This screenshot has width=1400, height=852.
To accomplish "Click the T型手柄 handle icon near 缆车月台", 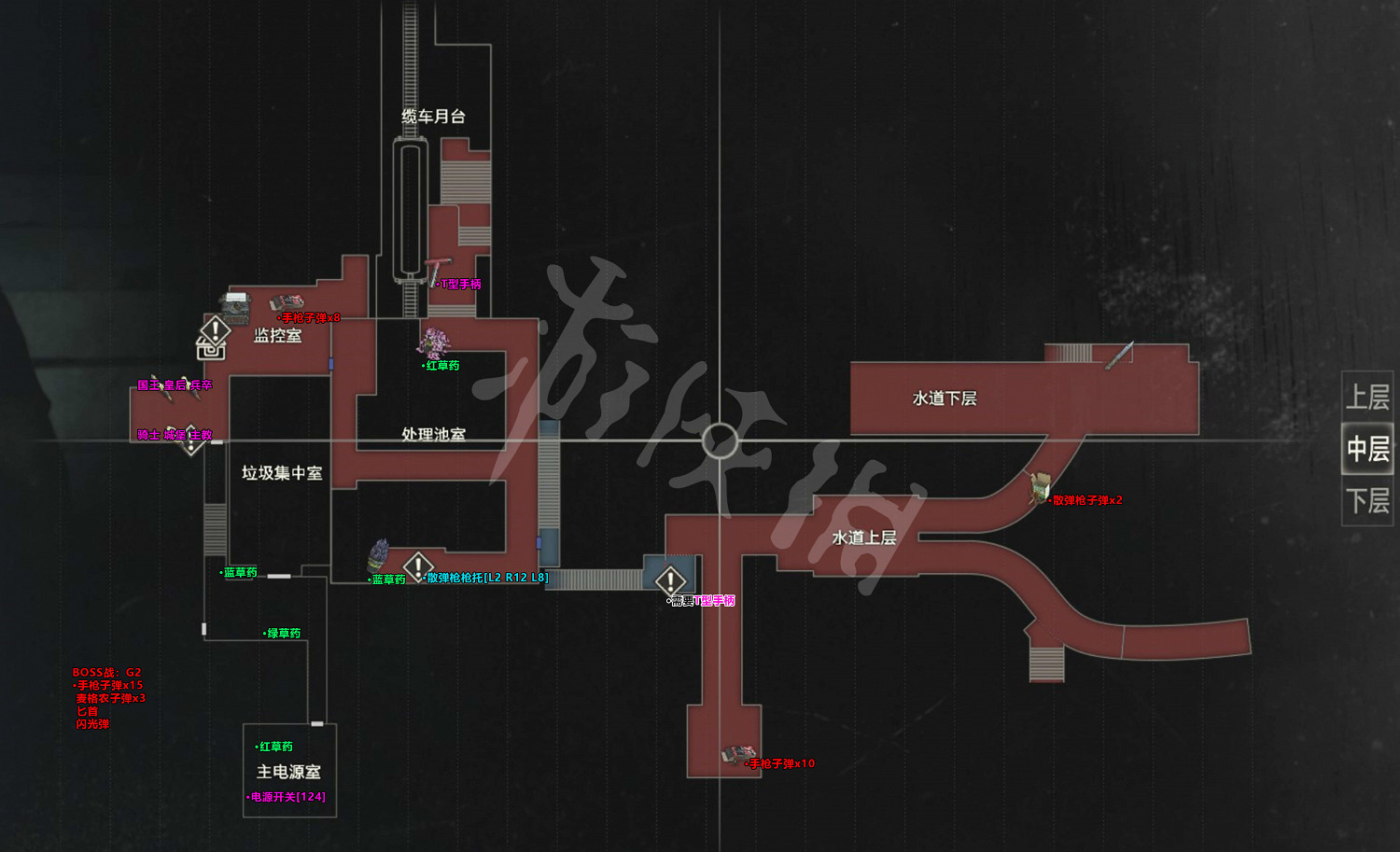I will coord(435,269).
